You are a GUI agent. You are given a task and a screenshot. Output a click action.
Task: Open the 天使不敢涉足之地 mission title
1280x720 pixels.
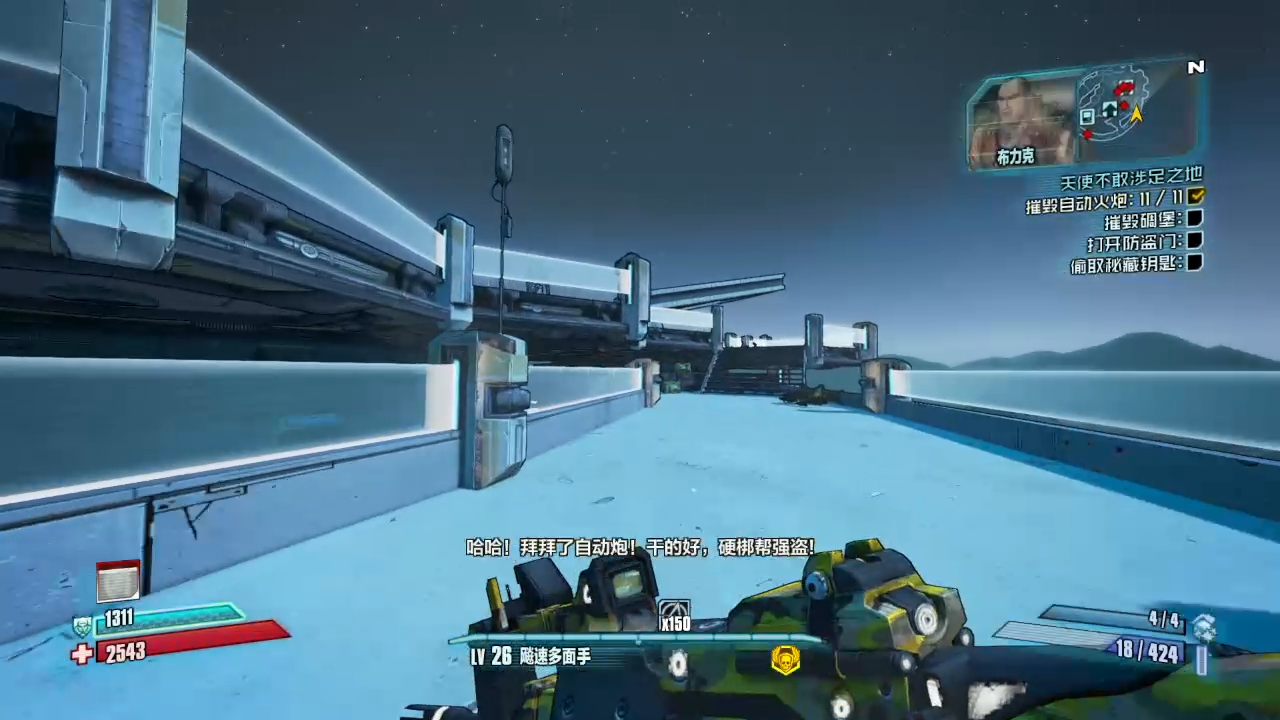click(1131, 179)
